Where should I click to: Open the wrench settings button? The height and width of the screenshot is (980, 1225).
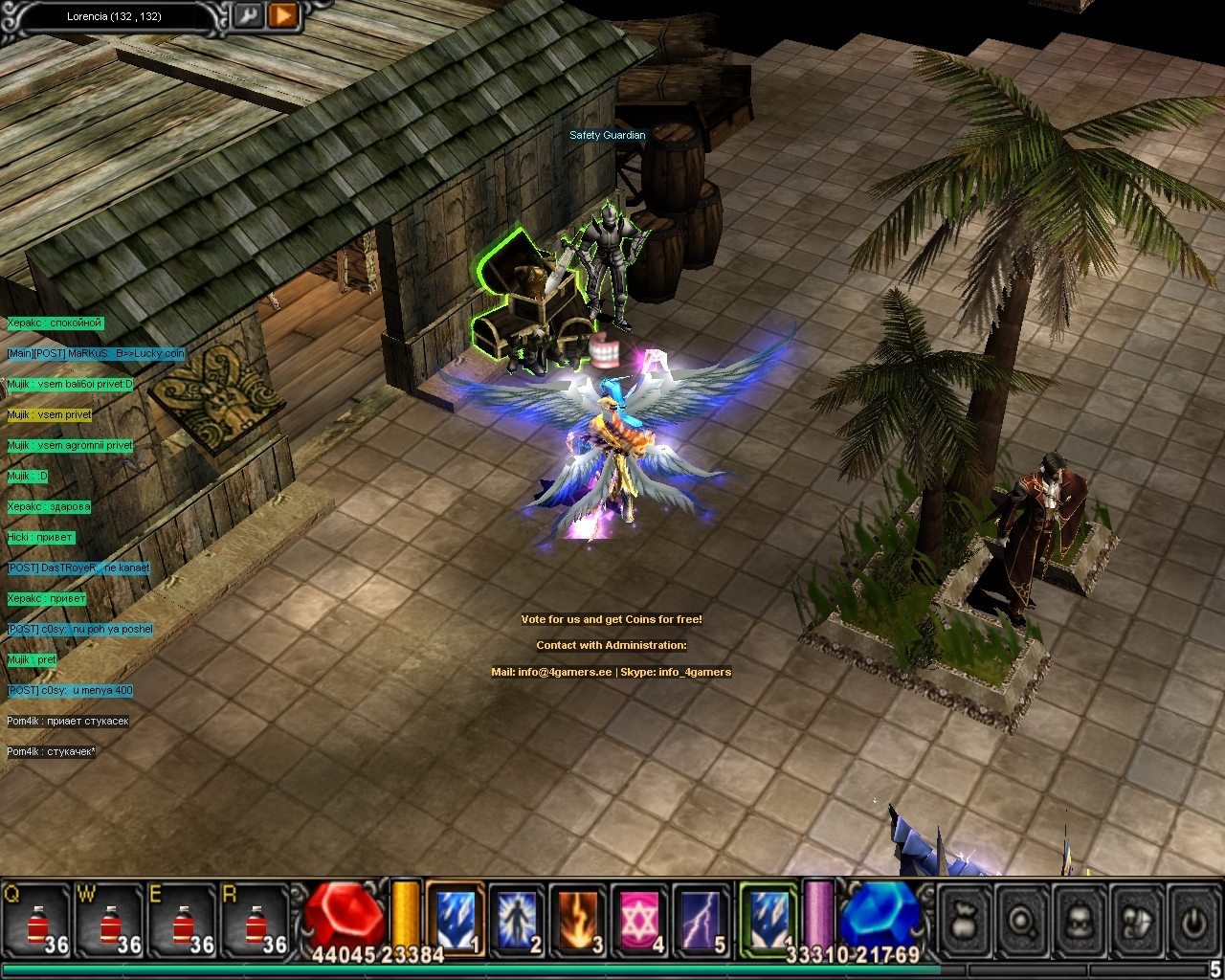(248, 15)
